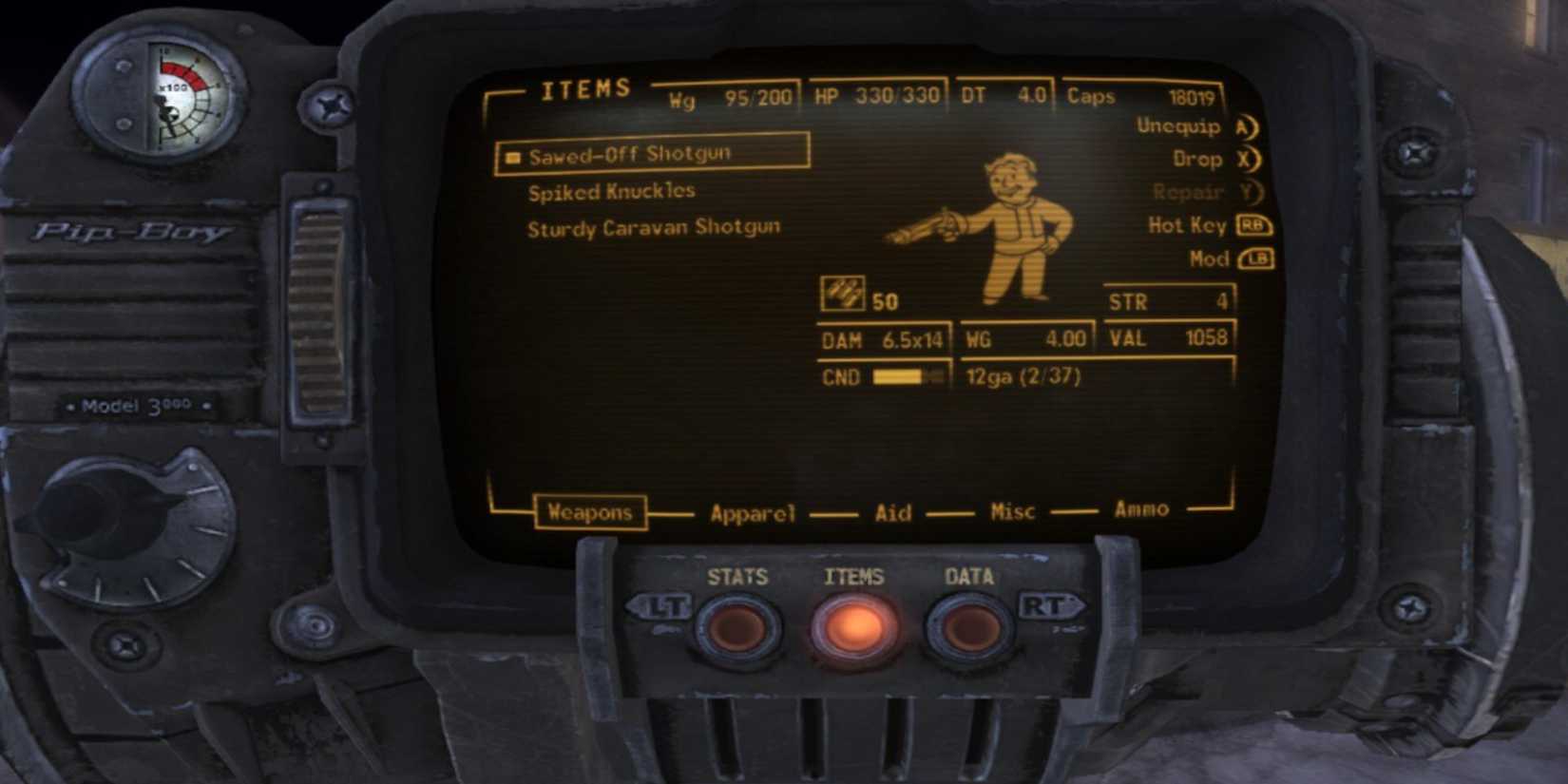Click the A button icon next to Unequip
1568x784 pixels.
pyautogui.click(x=1245, y=126)
